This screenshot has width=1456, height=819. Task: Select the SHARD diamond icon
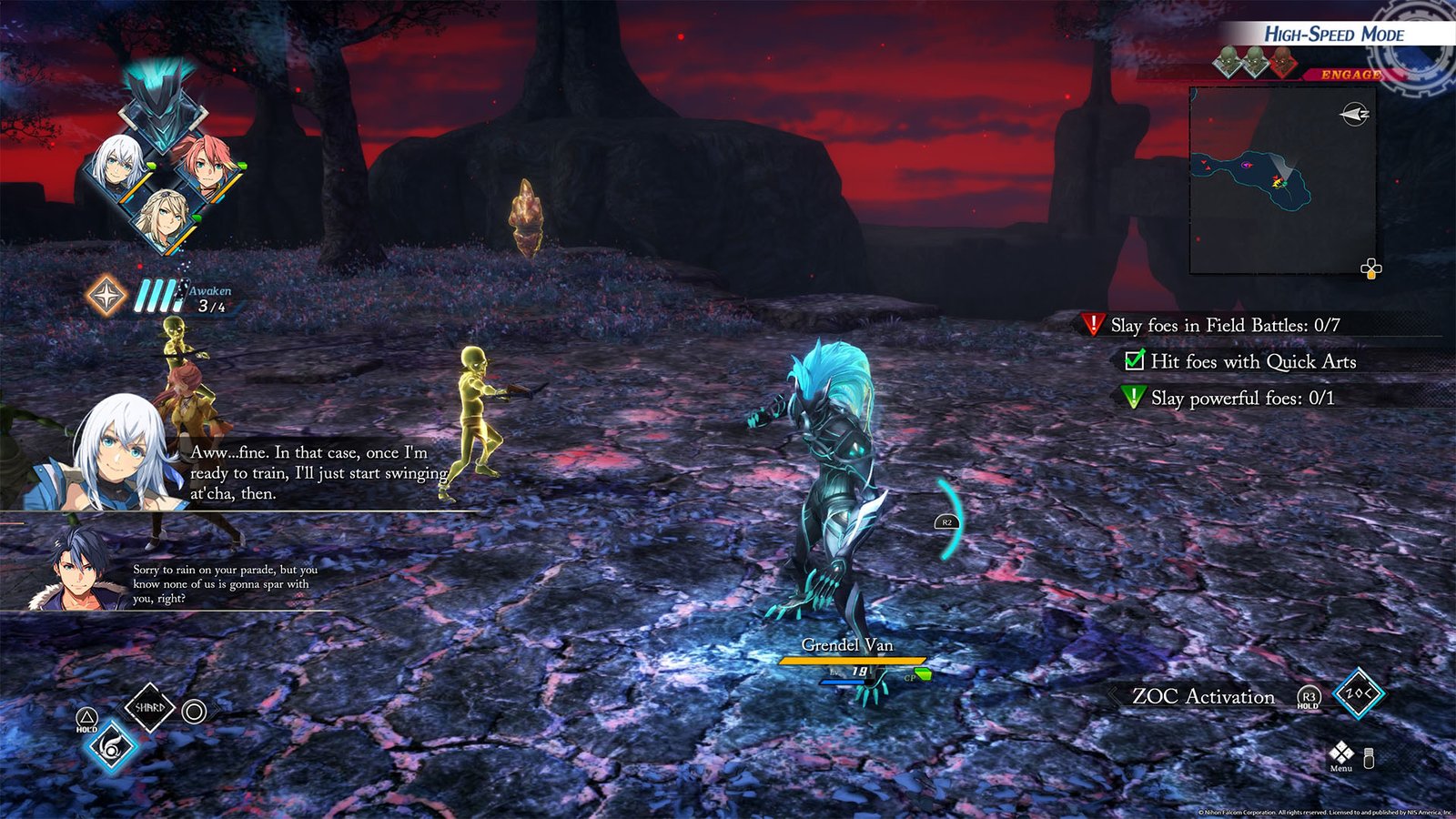(x=150, y=708)
